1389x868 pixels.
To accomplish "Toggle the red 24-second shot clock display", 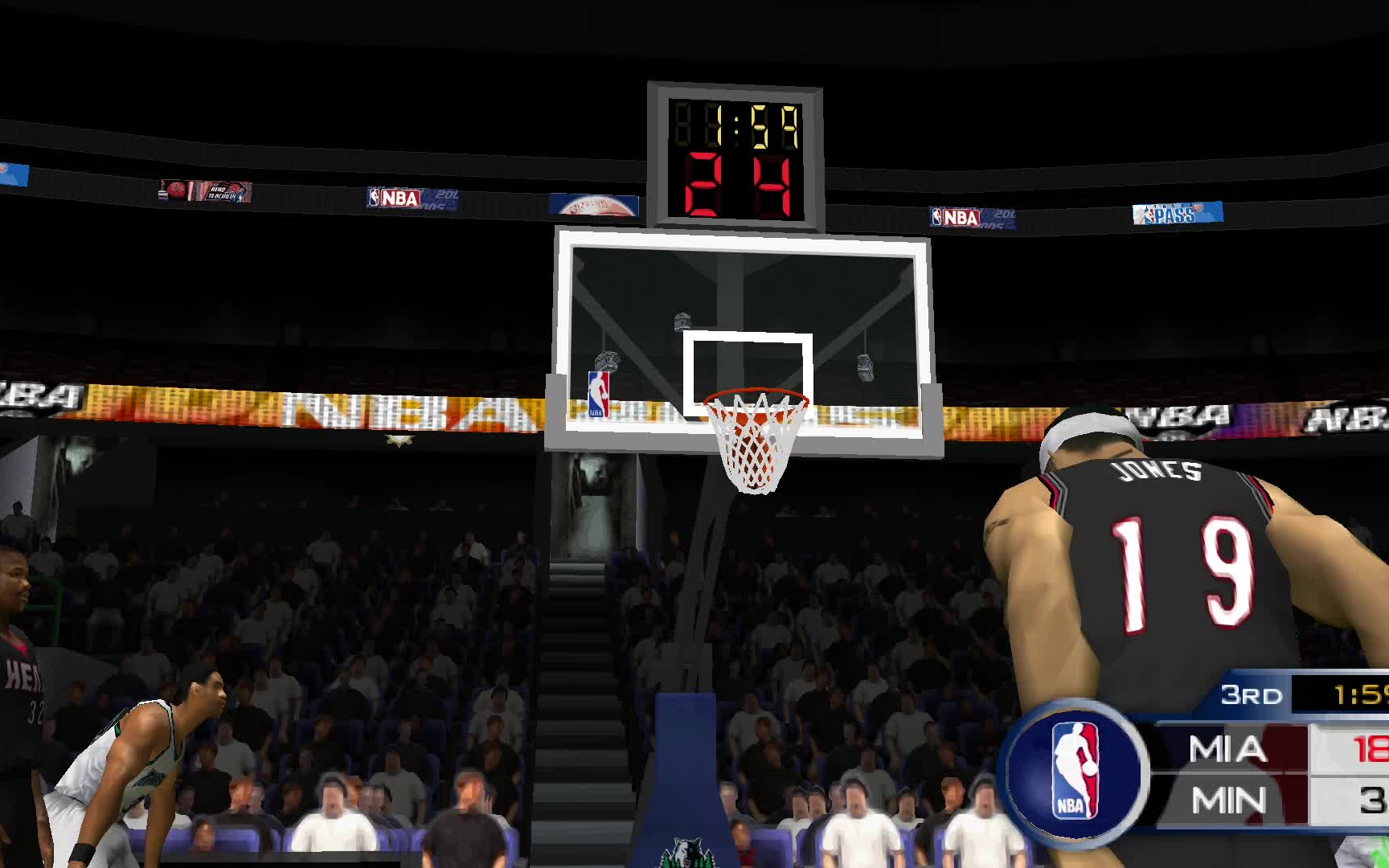I will tap(736, 185).
